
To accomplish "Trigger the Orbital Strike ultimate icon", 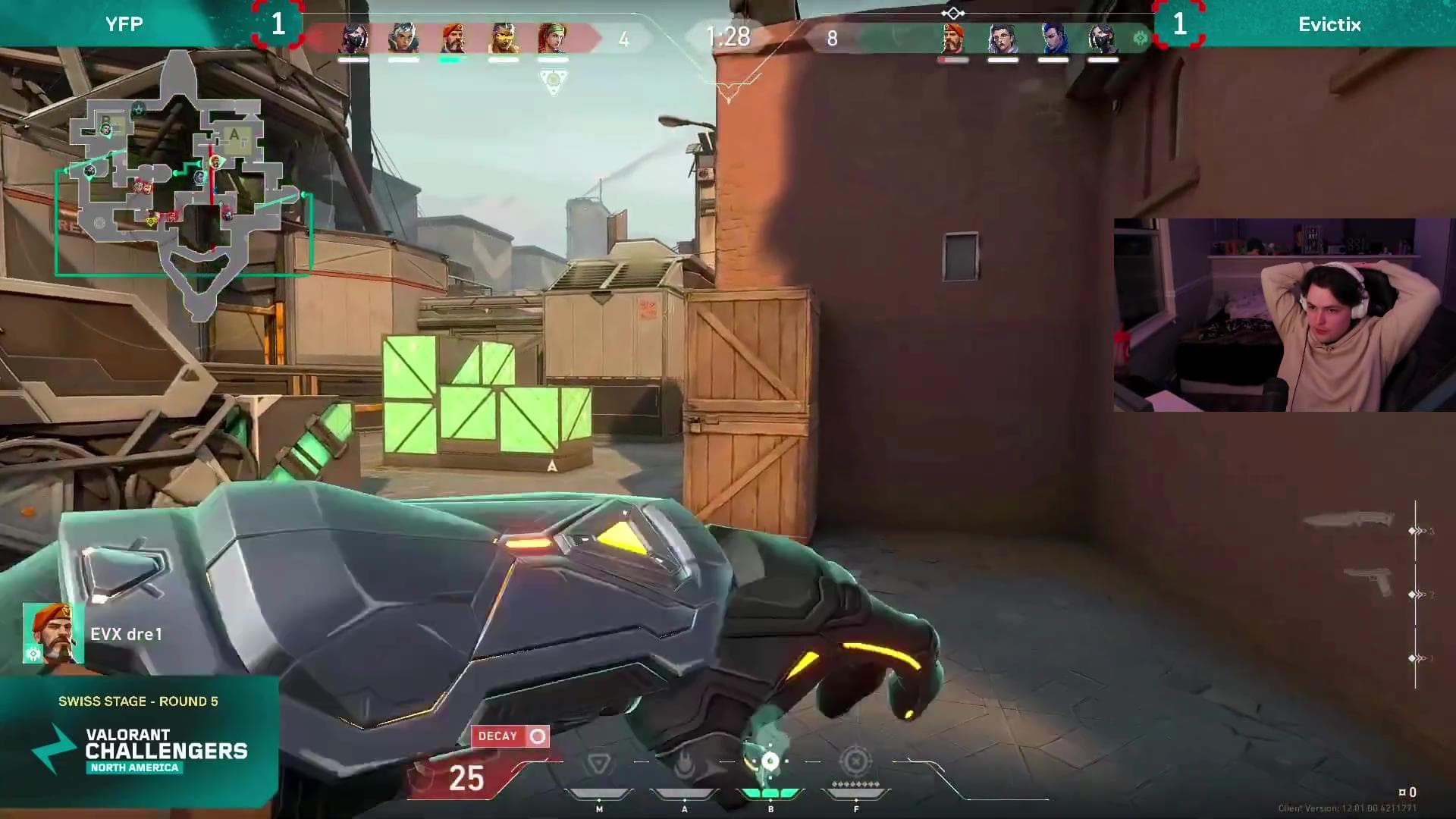I will [855, 761].
